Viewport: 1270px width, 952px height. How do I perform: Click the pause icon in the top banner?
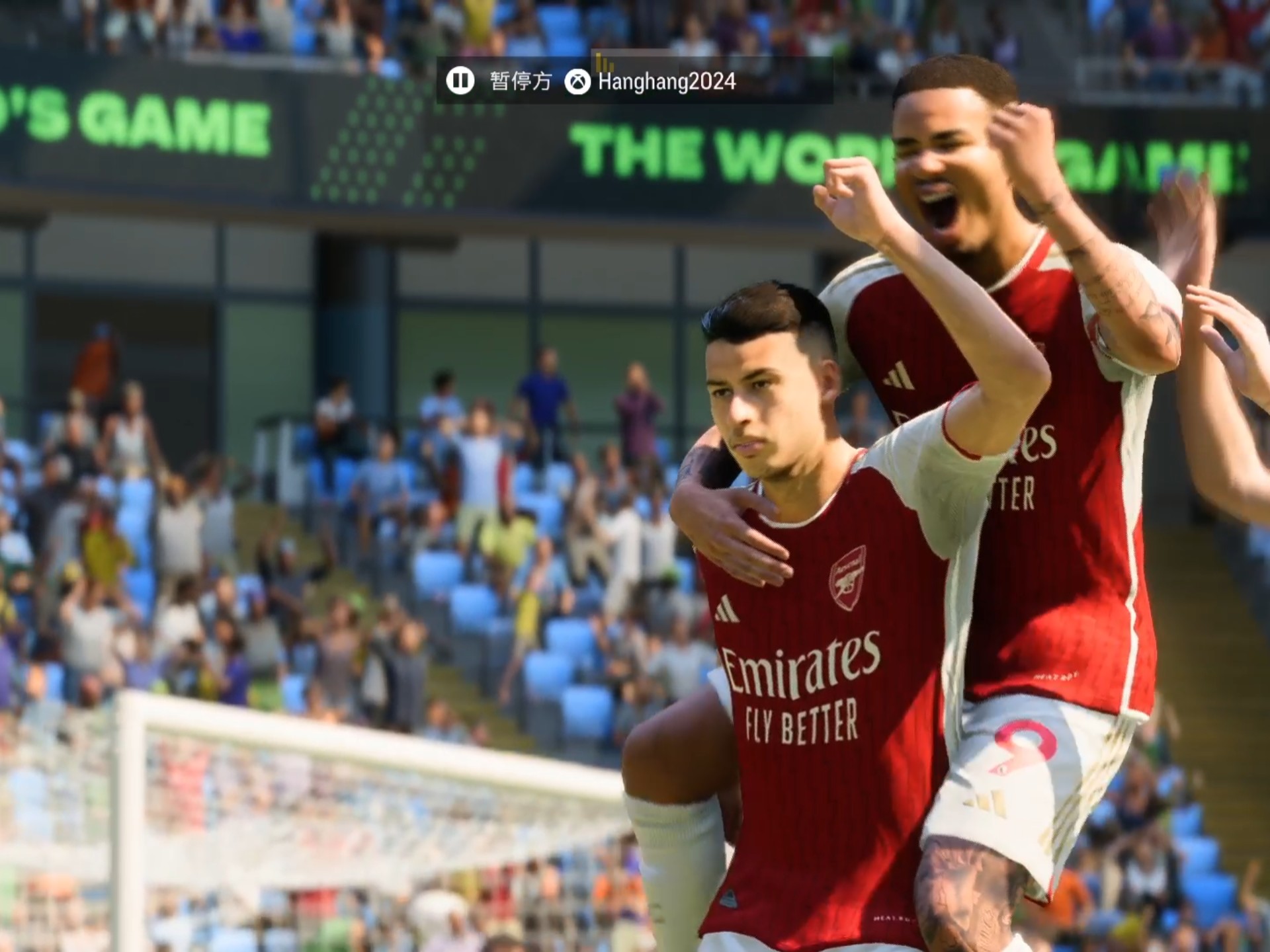click(460, 81)
